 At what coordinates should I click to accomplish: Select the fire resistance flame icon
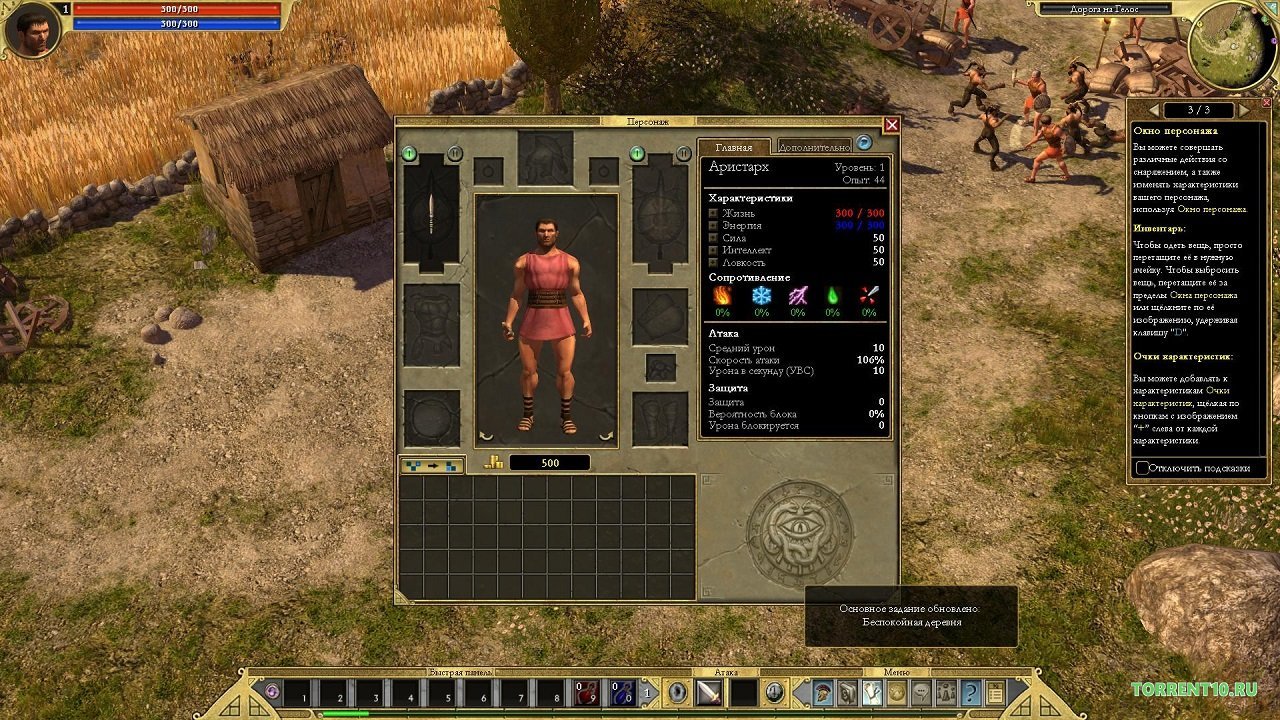[x=722, y=296]
